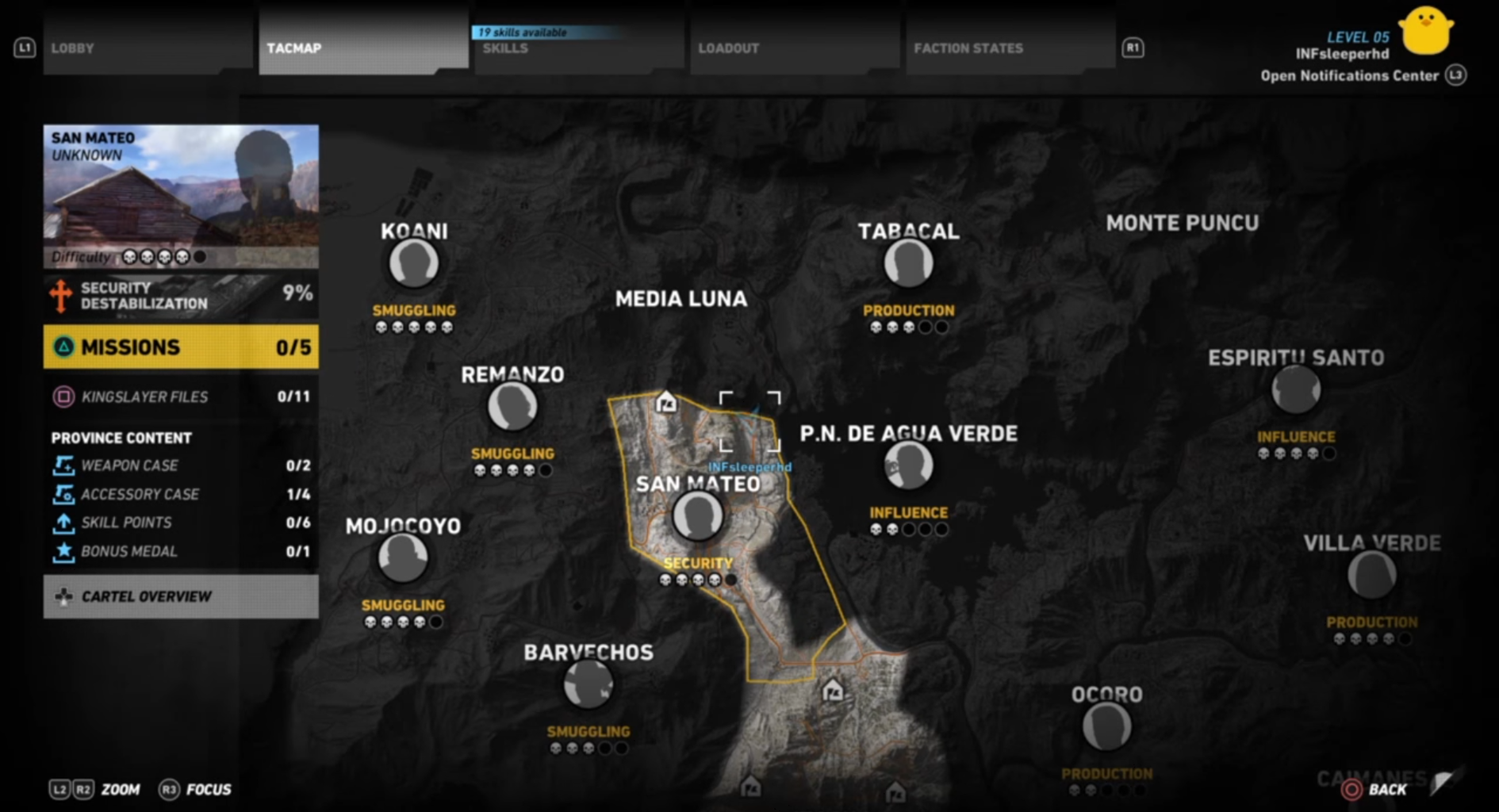The image size is (1499, 812).
Task: Select the Espiritu Santo boss portrait
Action: coord(1296,389)
